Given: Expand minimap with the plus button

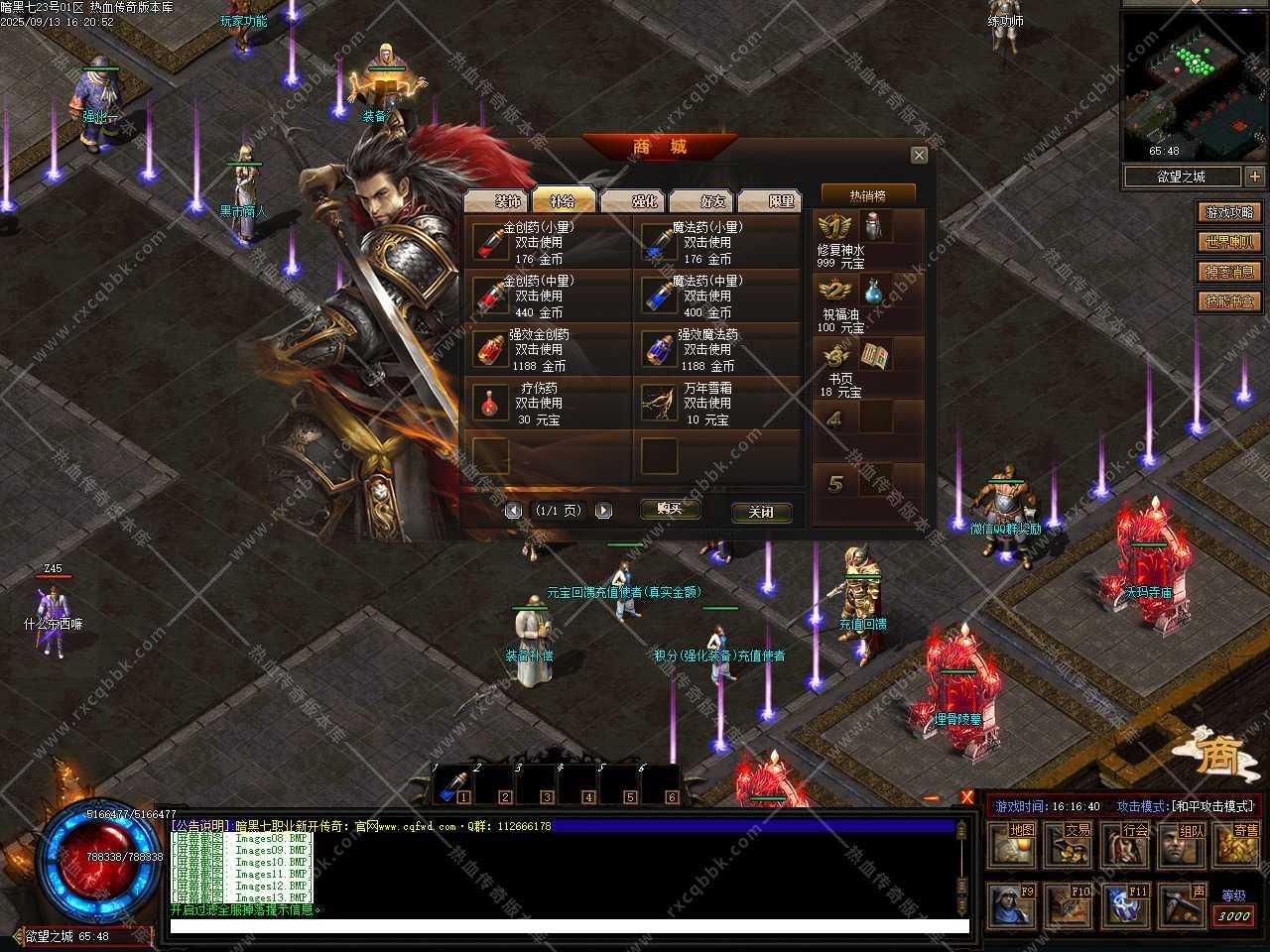Looking at the screenshot, I should (x=1255, y=177).
